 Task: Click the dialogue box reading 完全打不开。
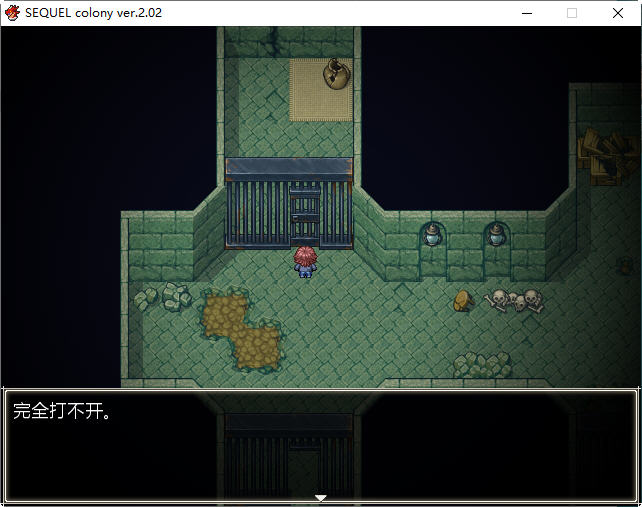(x=320, y=445)
